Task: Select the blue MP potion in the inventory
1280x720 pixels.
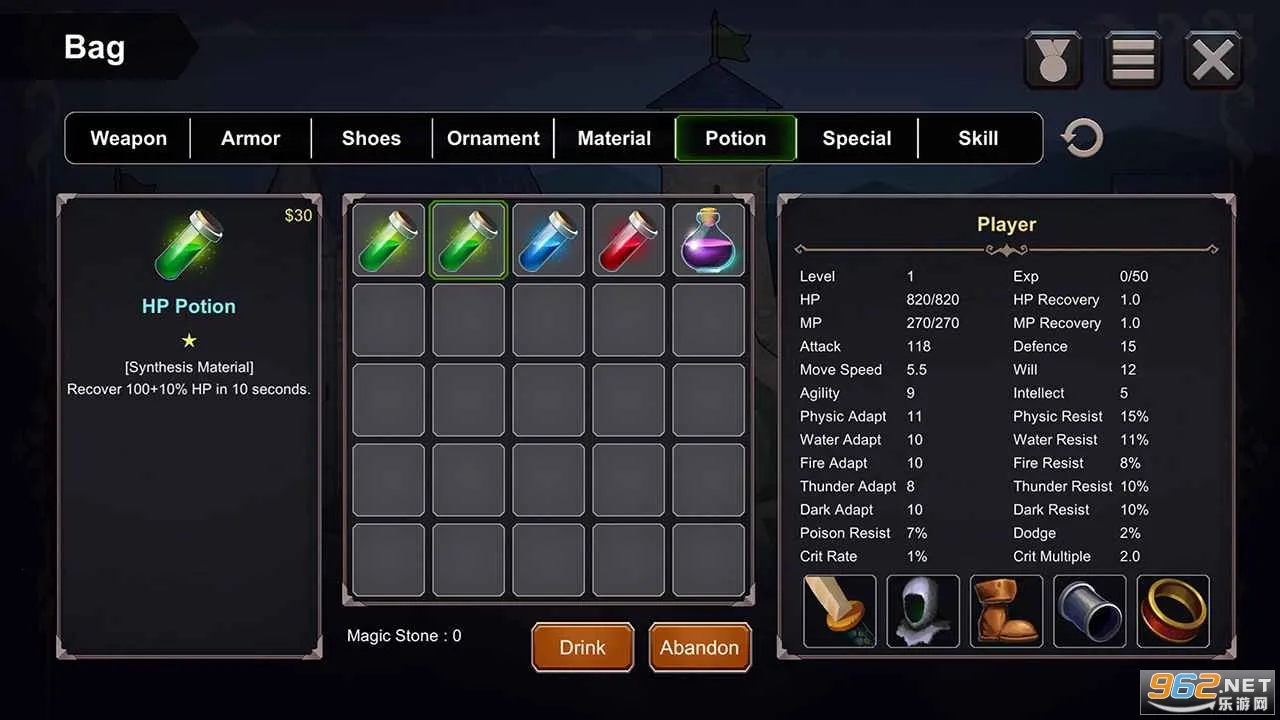Action: 548,239
